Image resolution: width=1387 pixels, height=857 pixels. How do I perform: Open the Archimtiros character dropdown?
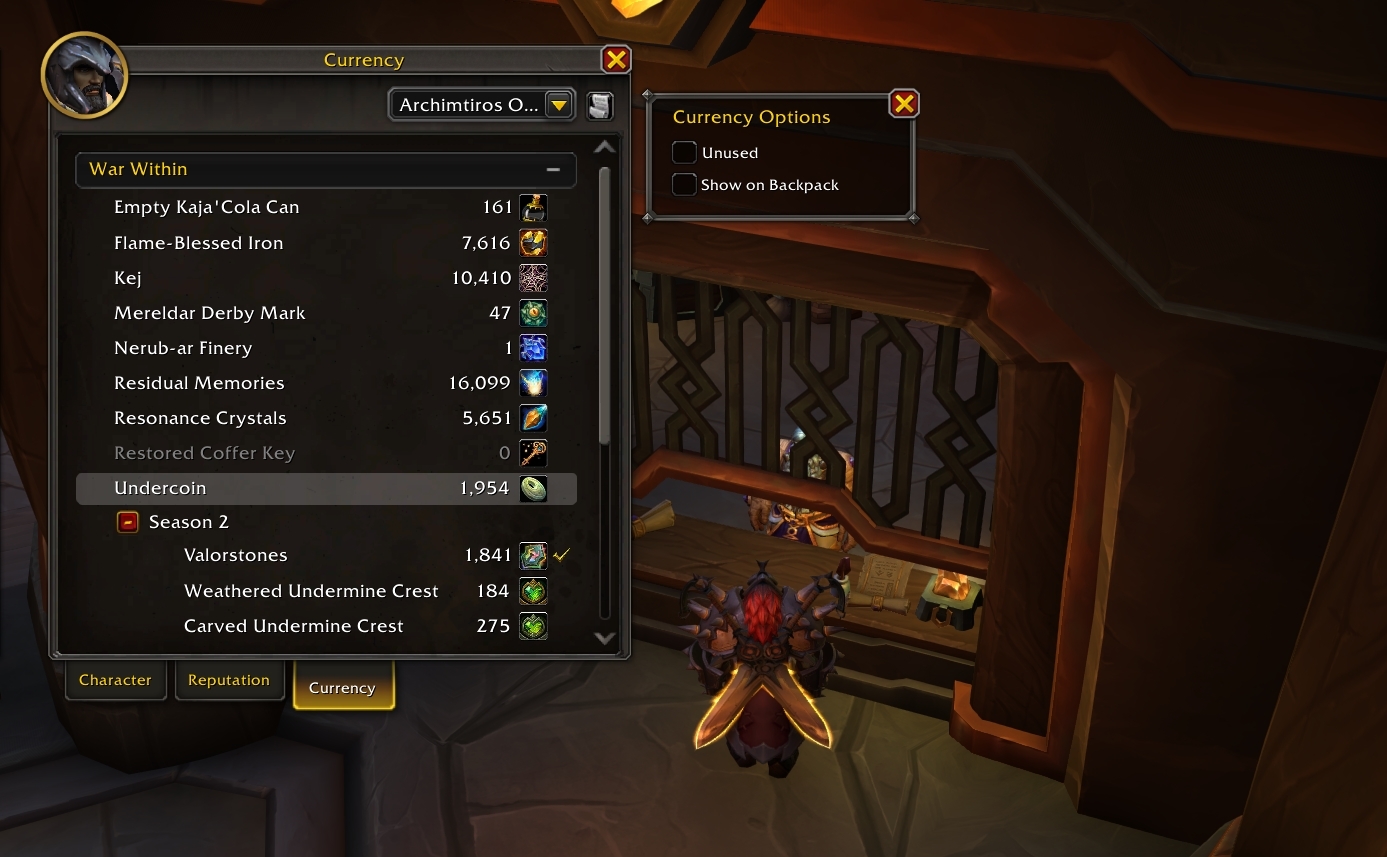(x=558, y=105)
